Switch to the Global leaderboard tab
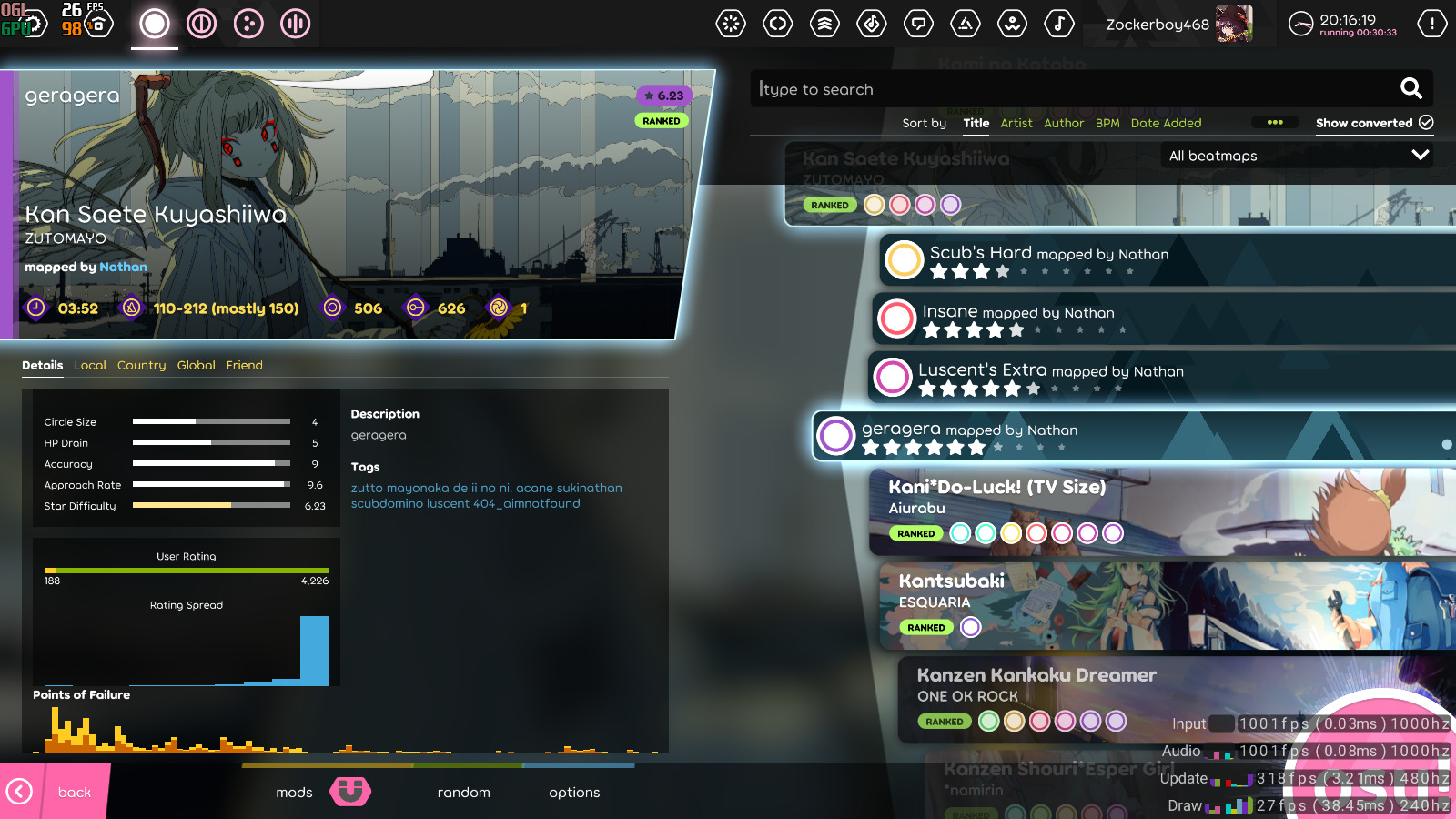The width and height of the screenshot is (1456, 819). [x=196, y=365]
